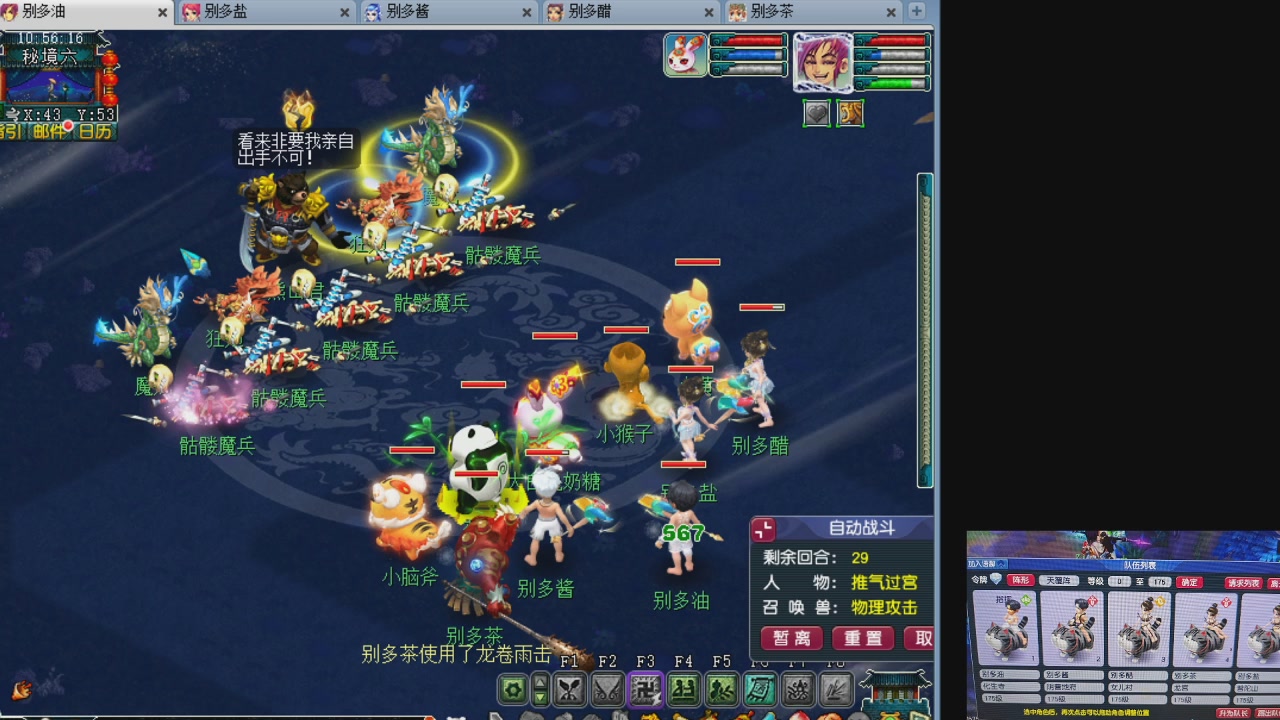Select the F1 sprout skill icon
Screen dimensions: 1280x720
[569, 690]
